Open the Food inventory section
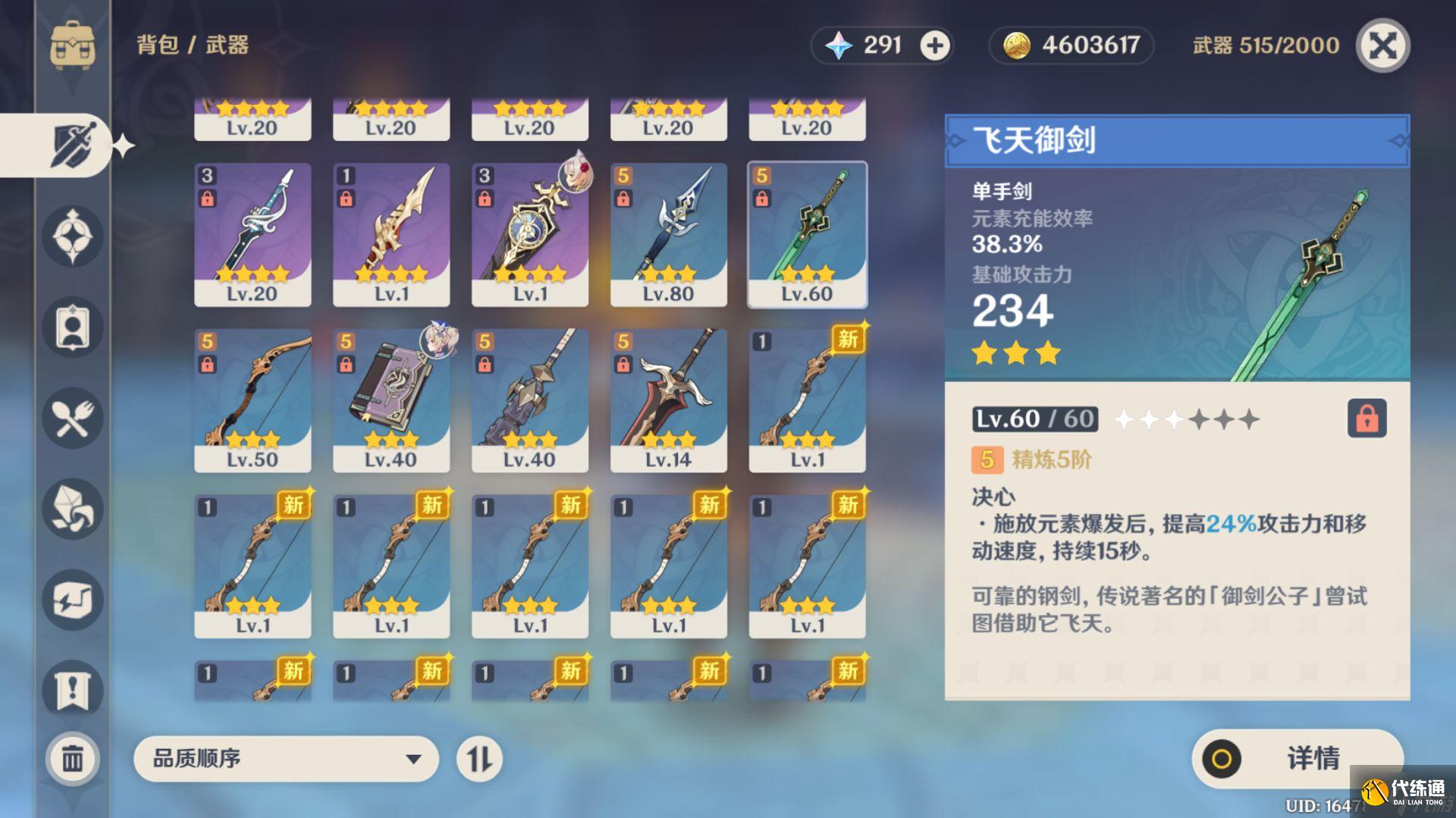The image size is (1456, 818). coord(72,418)
